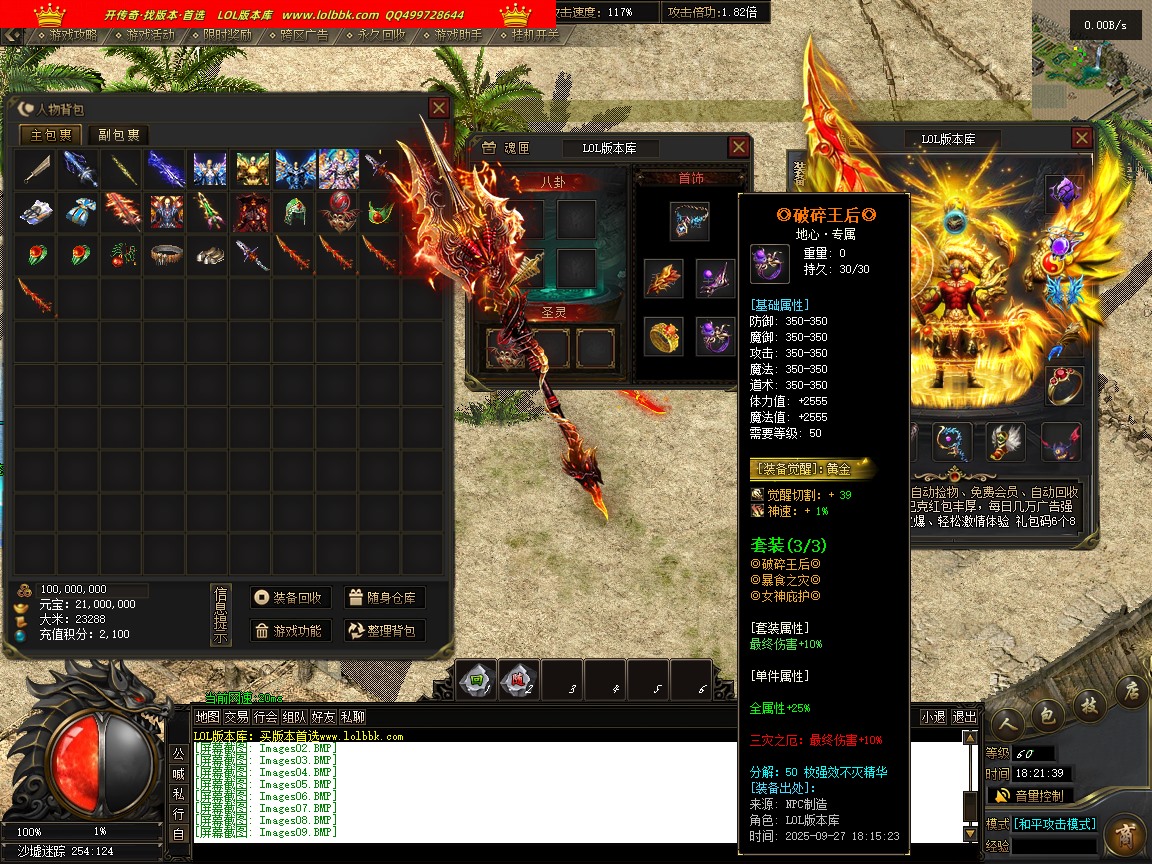Click the 退出 exit button
1152x864 pixels.
coord(964,717)
